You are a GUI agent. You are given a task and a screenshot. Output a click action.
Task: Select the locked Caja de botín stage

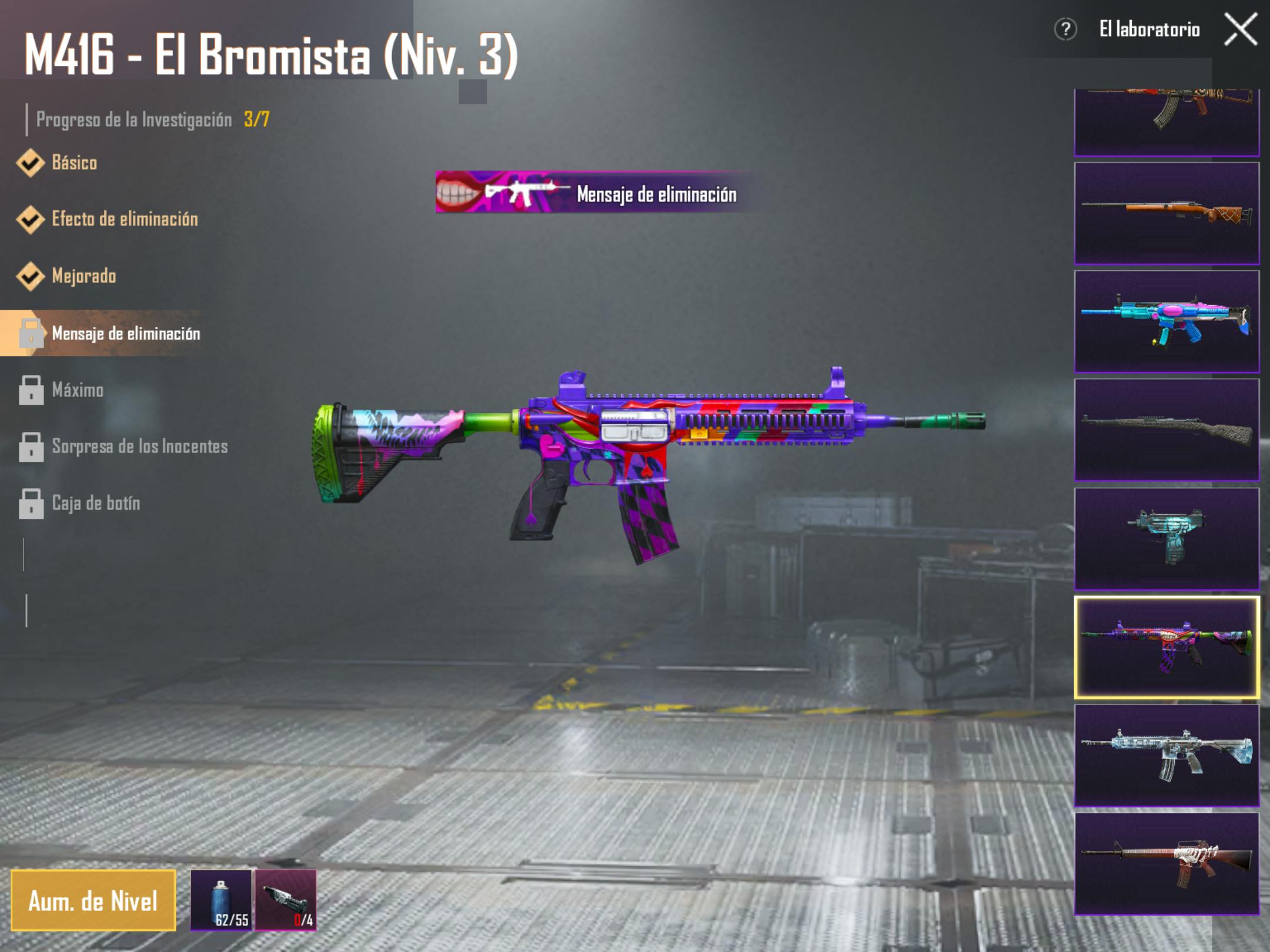pos(96,504)
